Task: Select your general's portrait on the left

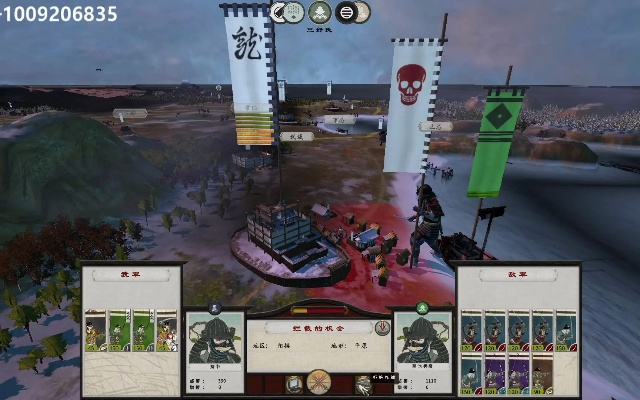Action: [215, 341]
